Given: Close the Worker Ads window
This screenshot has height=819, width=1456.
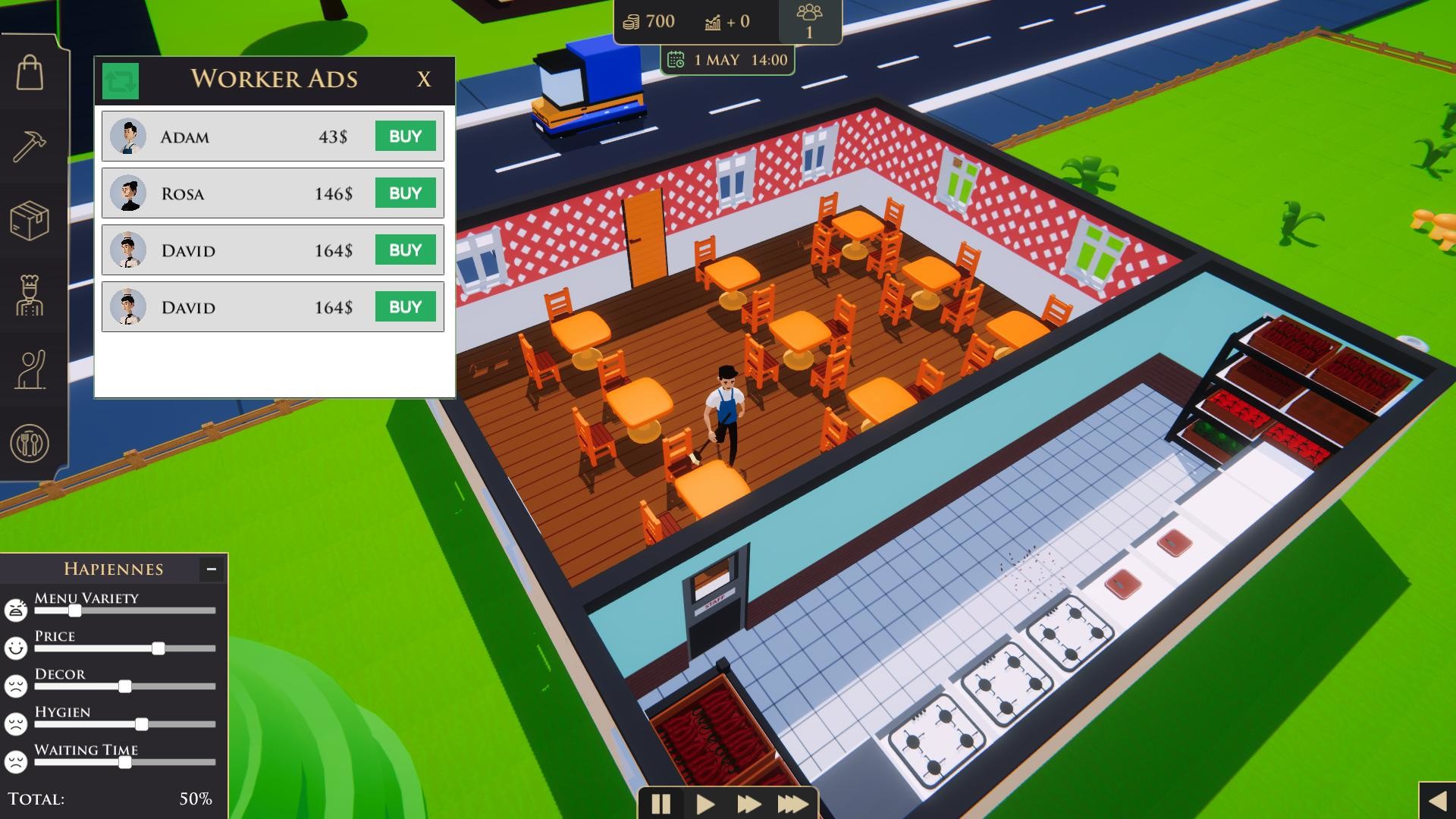Looking at the screenshot, I should click(425, 79).
